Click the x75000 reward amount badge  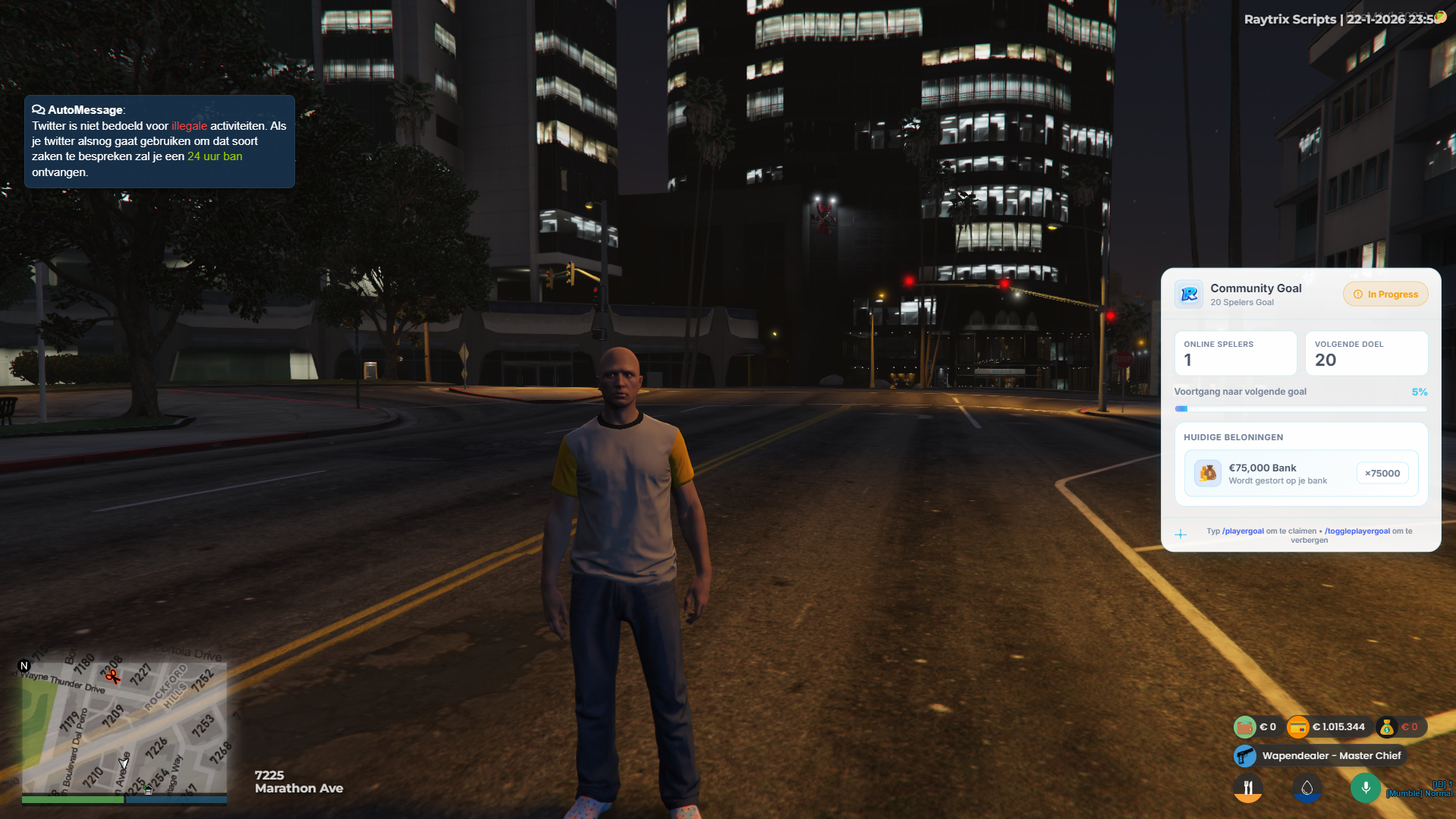click(1382, 474)
